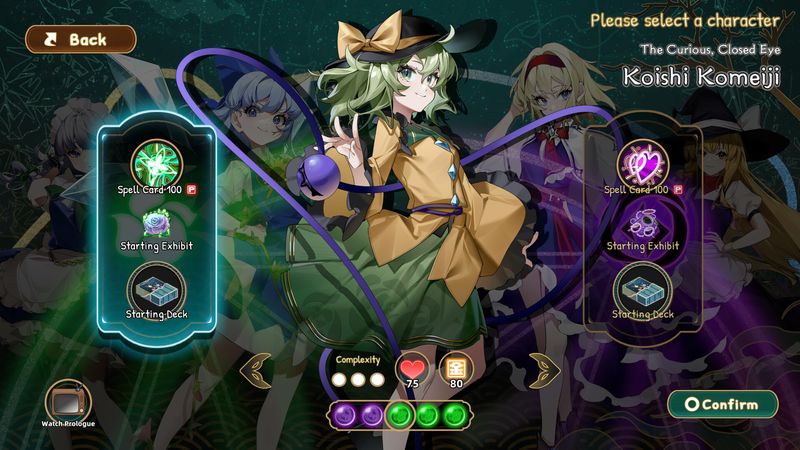This screenshot has width=800, height=450.
Task: Go back using the Back button
Action: click(x=80, y=40)
